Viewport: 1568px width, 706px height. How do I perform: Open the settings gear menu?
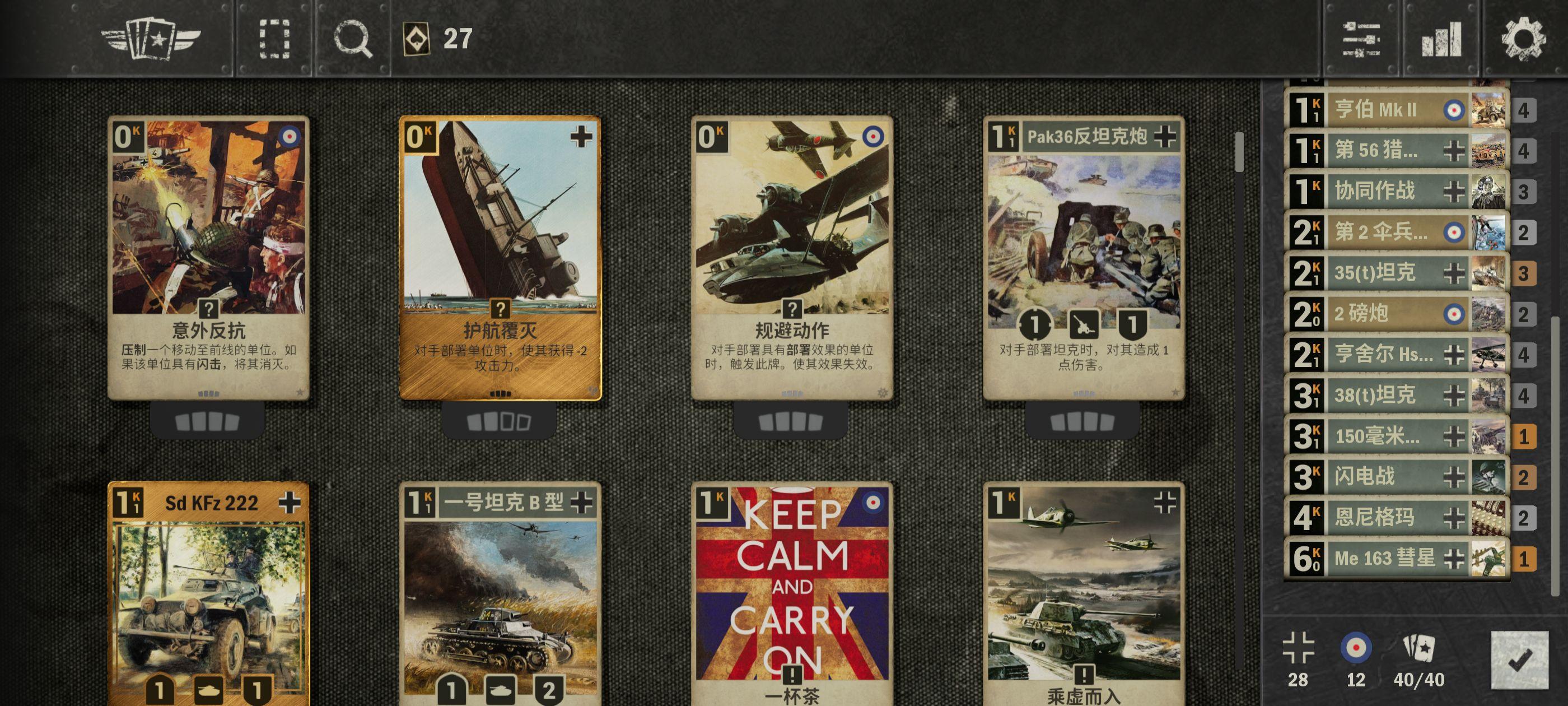tap(1524, 38)
